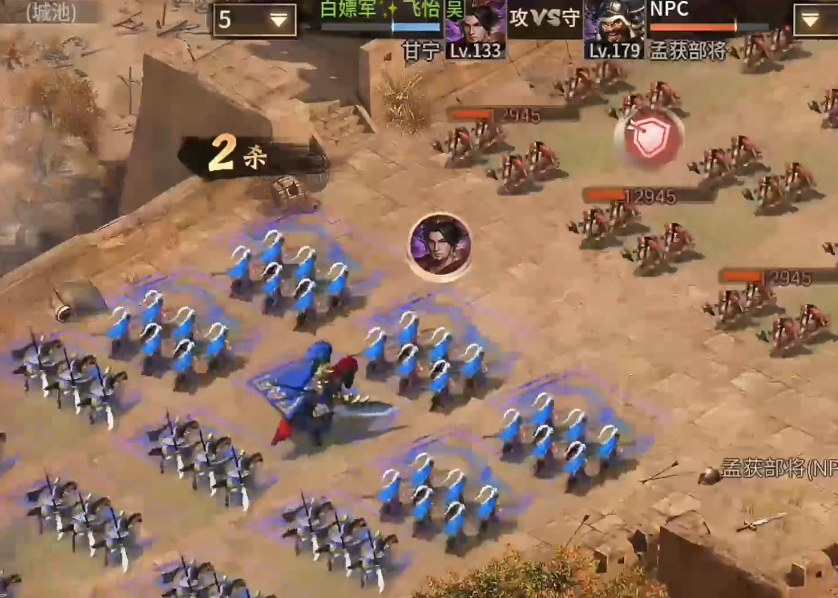Expand the top-right corner dropdown arrow
The height and width of the screenshot is (598, 838).
(815, 20)
